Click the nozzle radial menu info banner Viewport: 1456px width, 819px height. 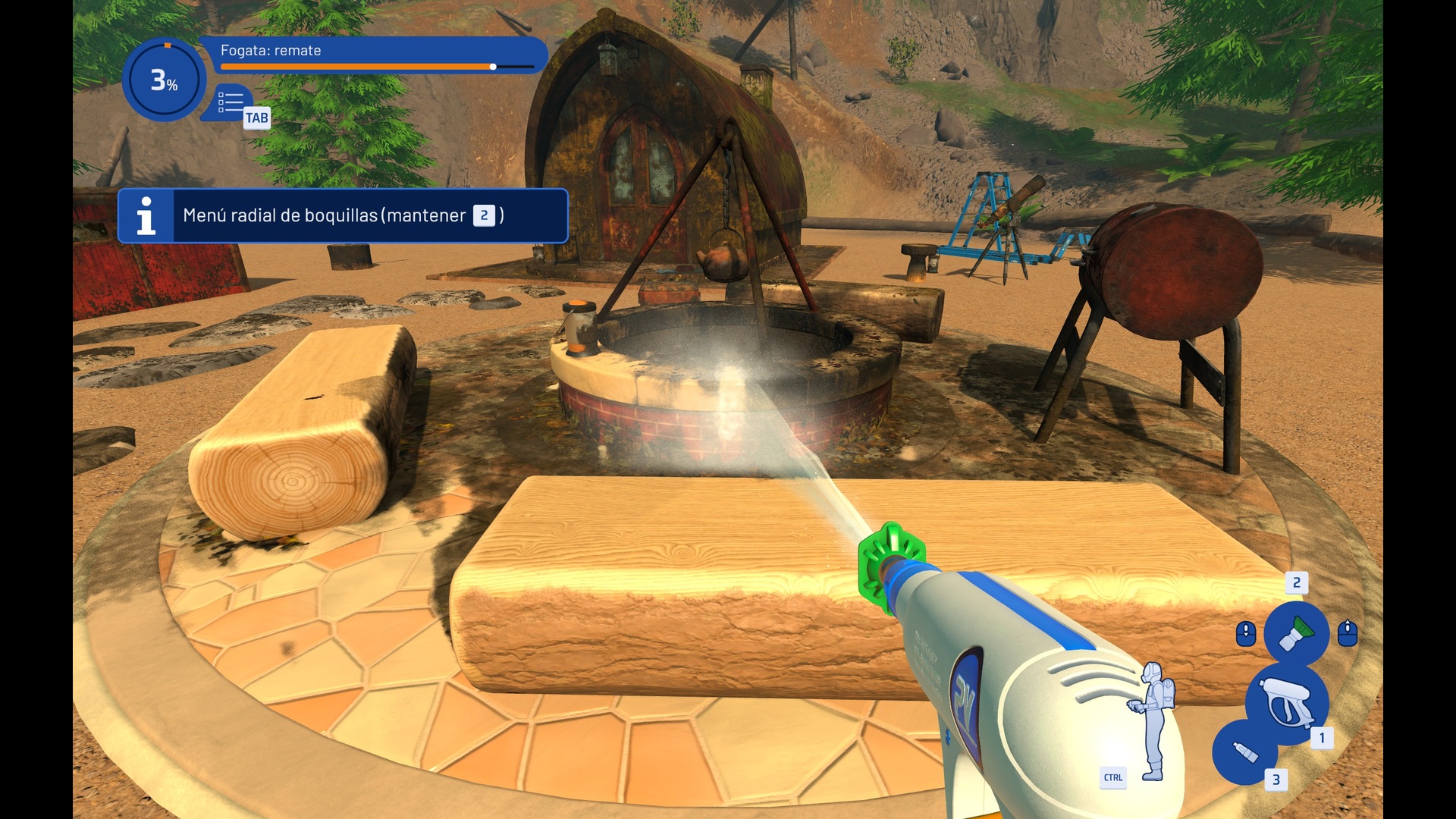click(x=343, y=216)
